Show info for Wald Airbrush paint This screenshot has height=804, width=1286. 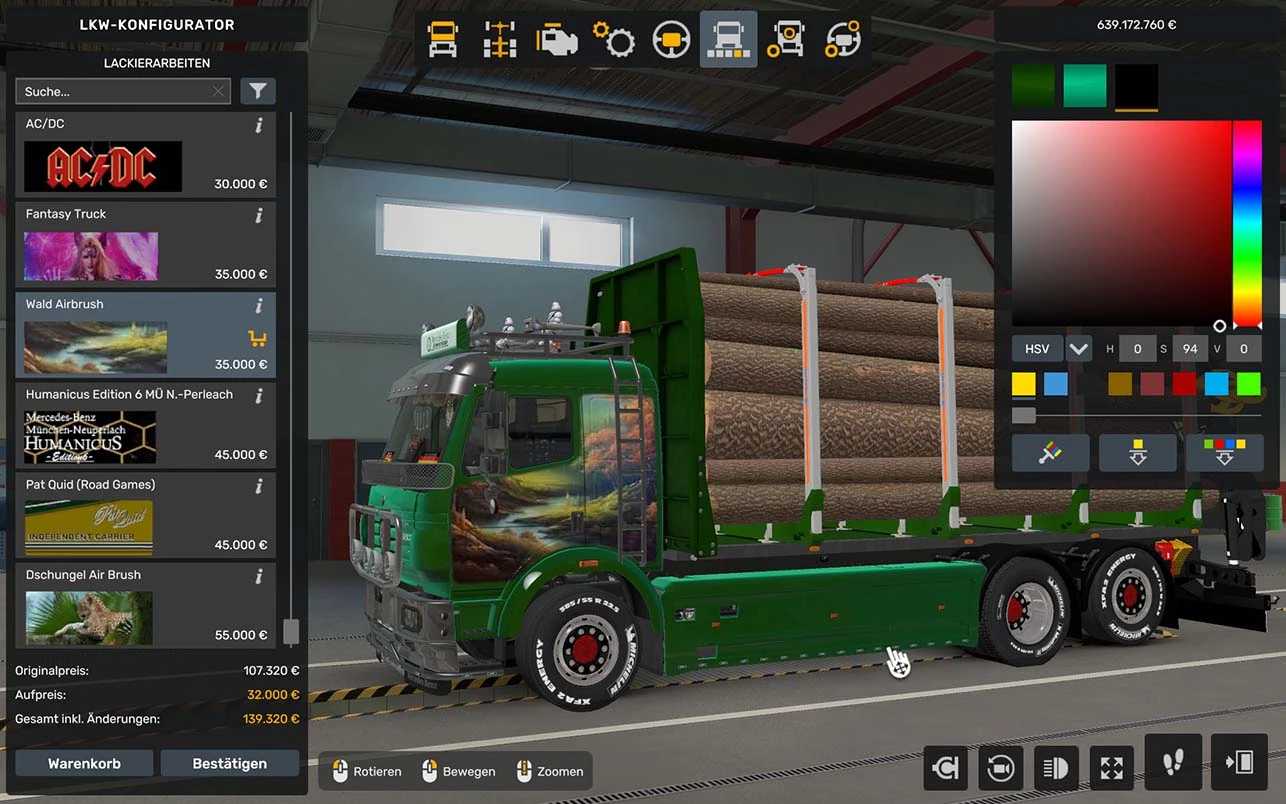[259, 305]
